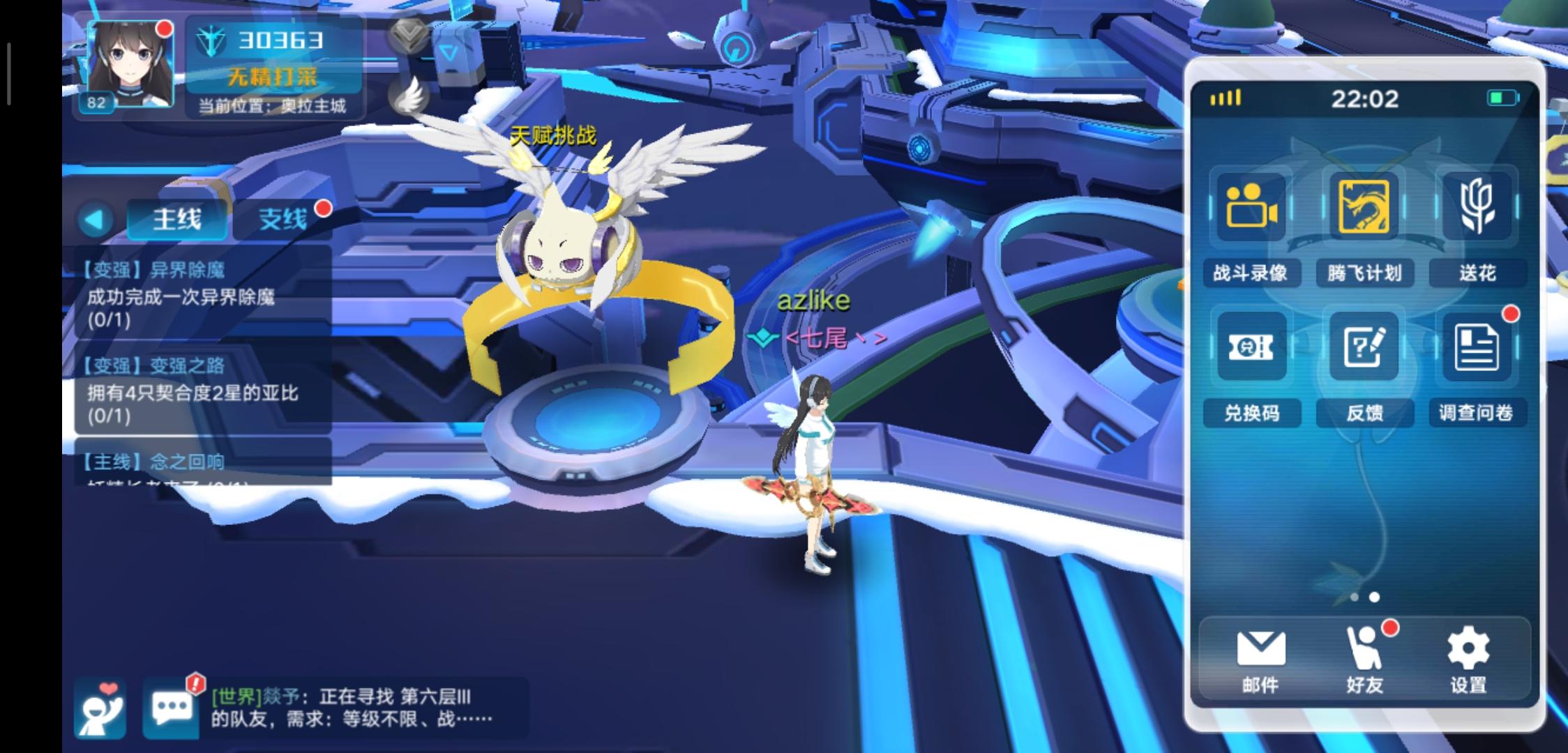The height and width of the screenshot is (753, 1568).
Task: Open the 反馈 feedback form
Action: [x=1365, y=349]
